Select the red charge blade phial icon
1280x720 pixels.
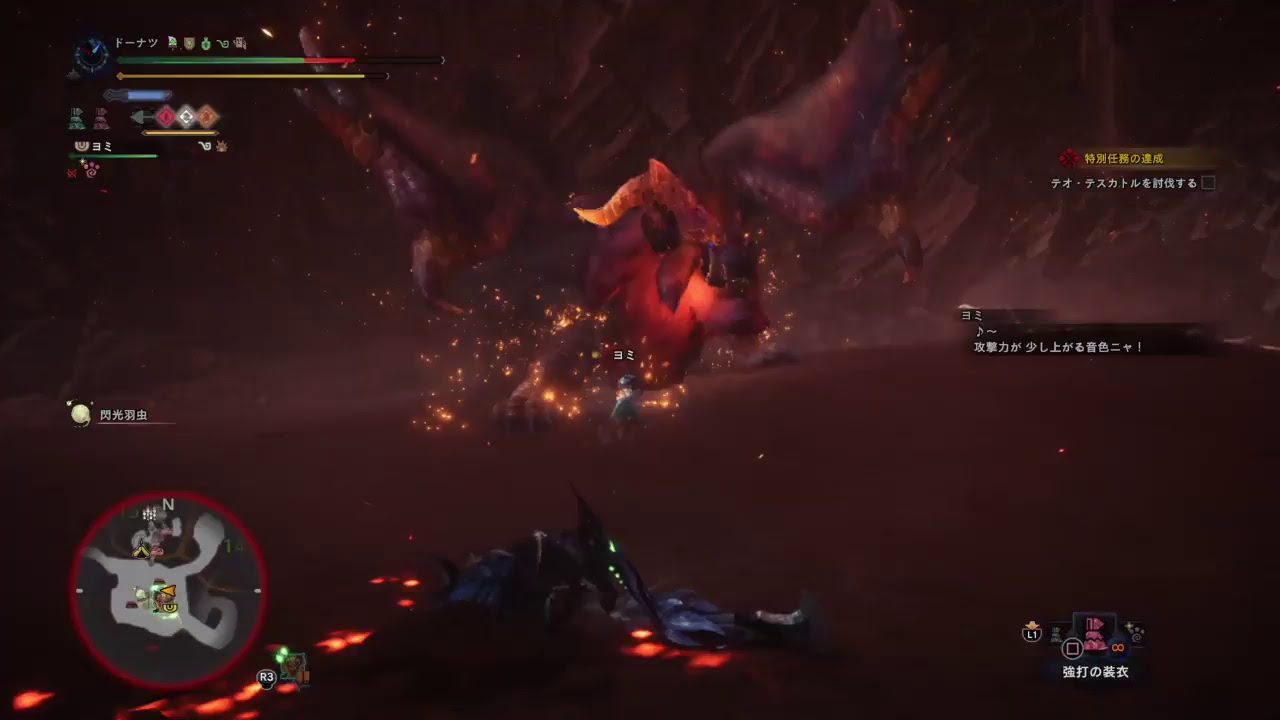click(x=164, y=116)
